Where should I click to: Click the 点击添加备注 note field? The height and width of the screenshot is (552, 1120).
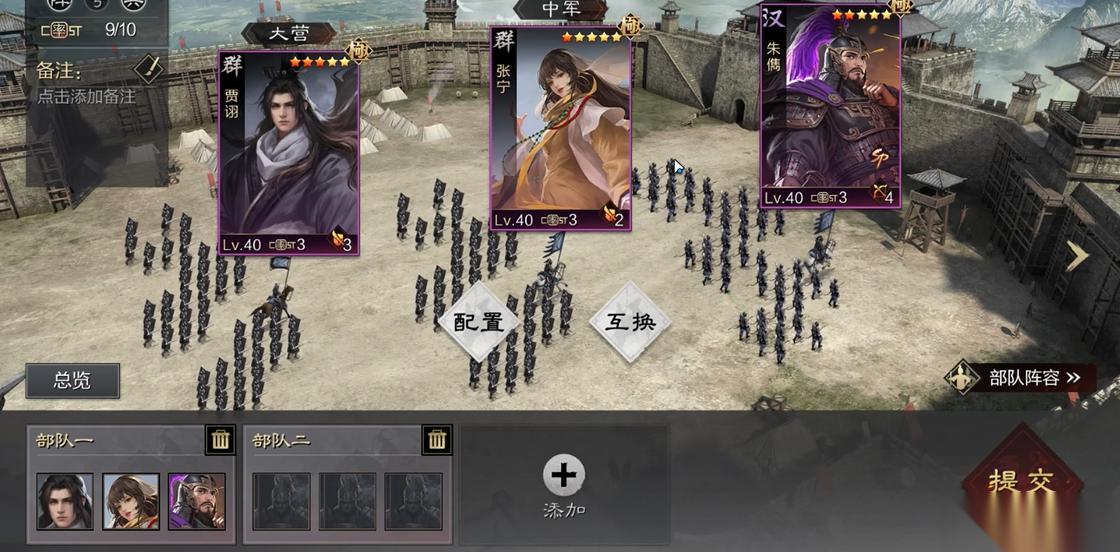[x=86, y=97]
